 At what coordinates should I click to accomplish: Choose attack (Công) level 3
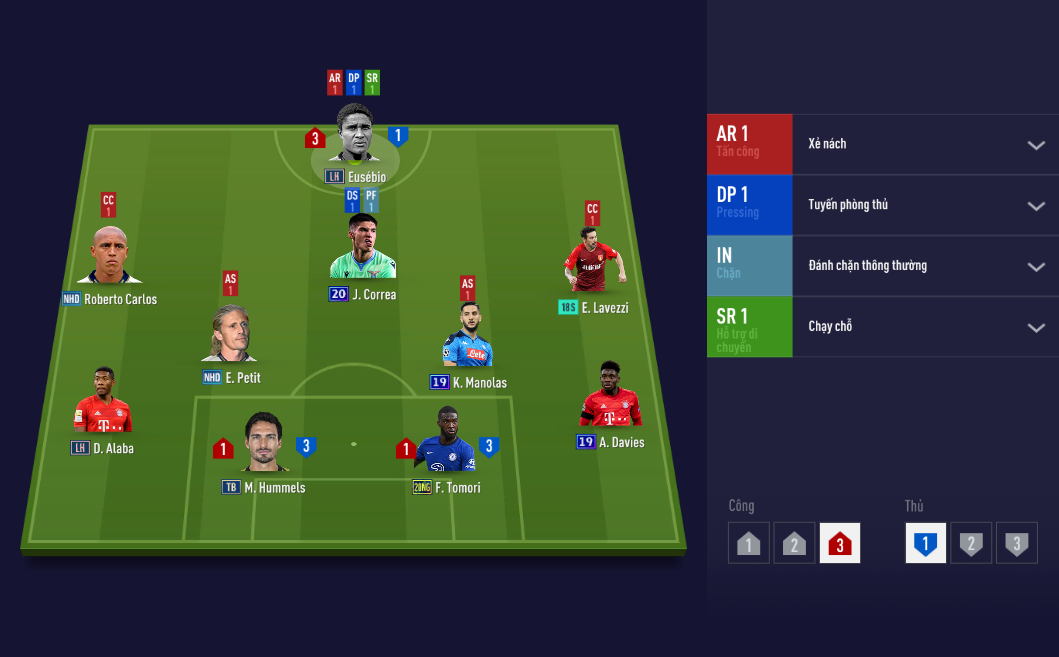pos(839,543)
